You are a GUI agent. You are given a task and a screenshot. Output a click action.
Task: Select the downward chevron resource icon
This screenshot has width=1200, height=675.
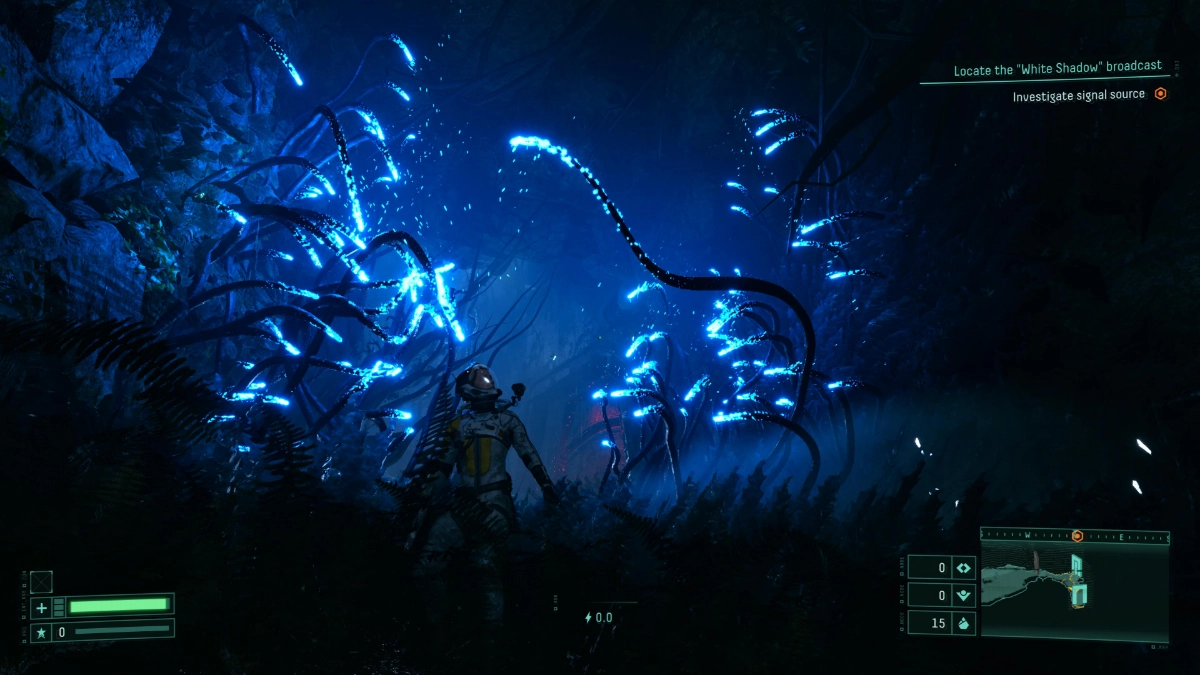pos(964,596)
